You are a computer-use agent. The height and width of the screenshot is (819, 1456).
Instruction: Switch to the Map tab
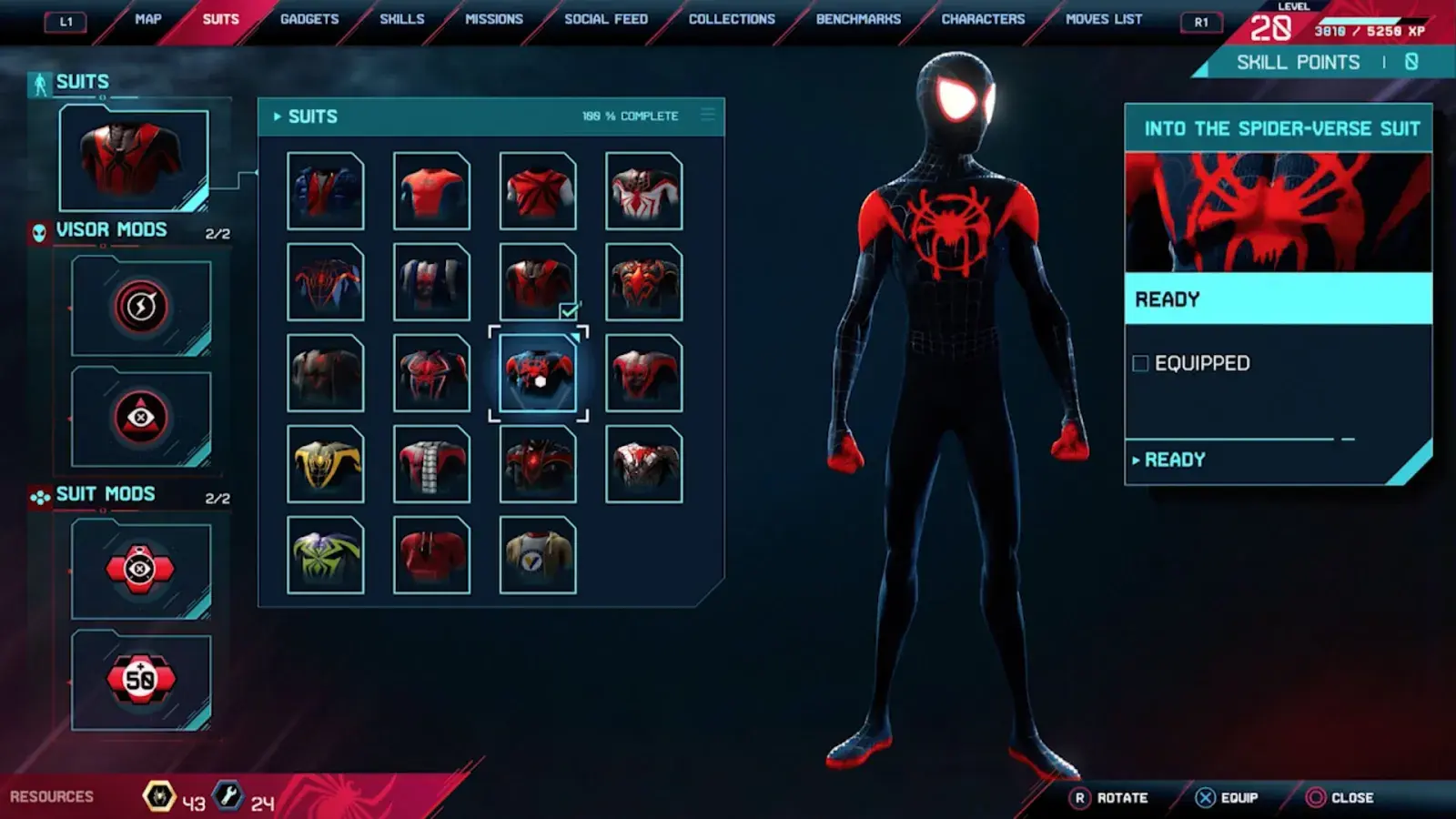click(147, 19)
